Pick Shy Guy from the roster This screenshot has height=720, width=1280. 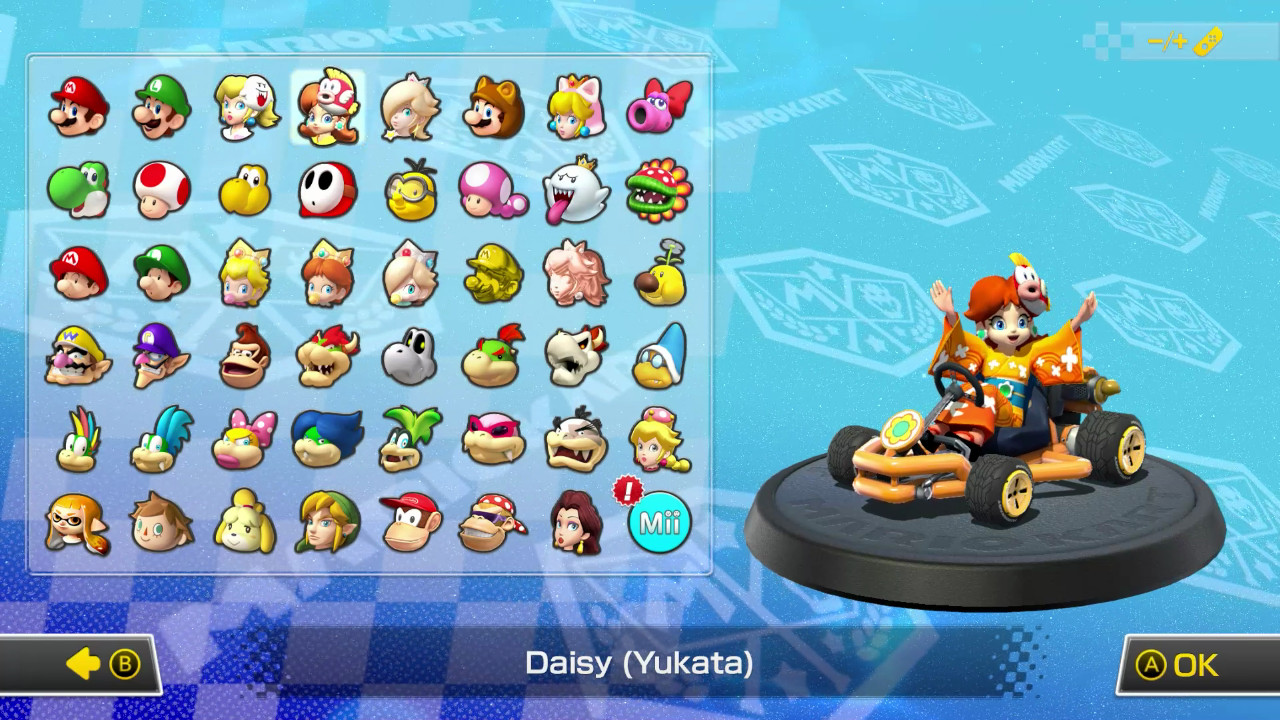point(325,190)
